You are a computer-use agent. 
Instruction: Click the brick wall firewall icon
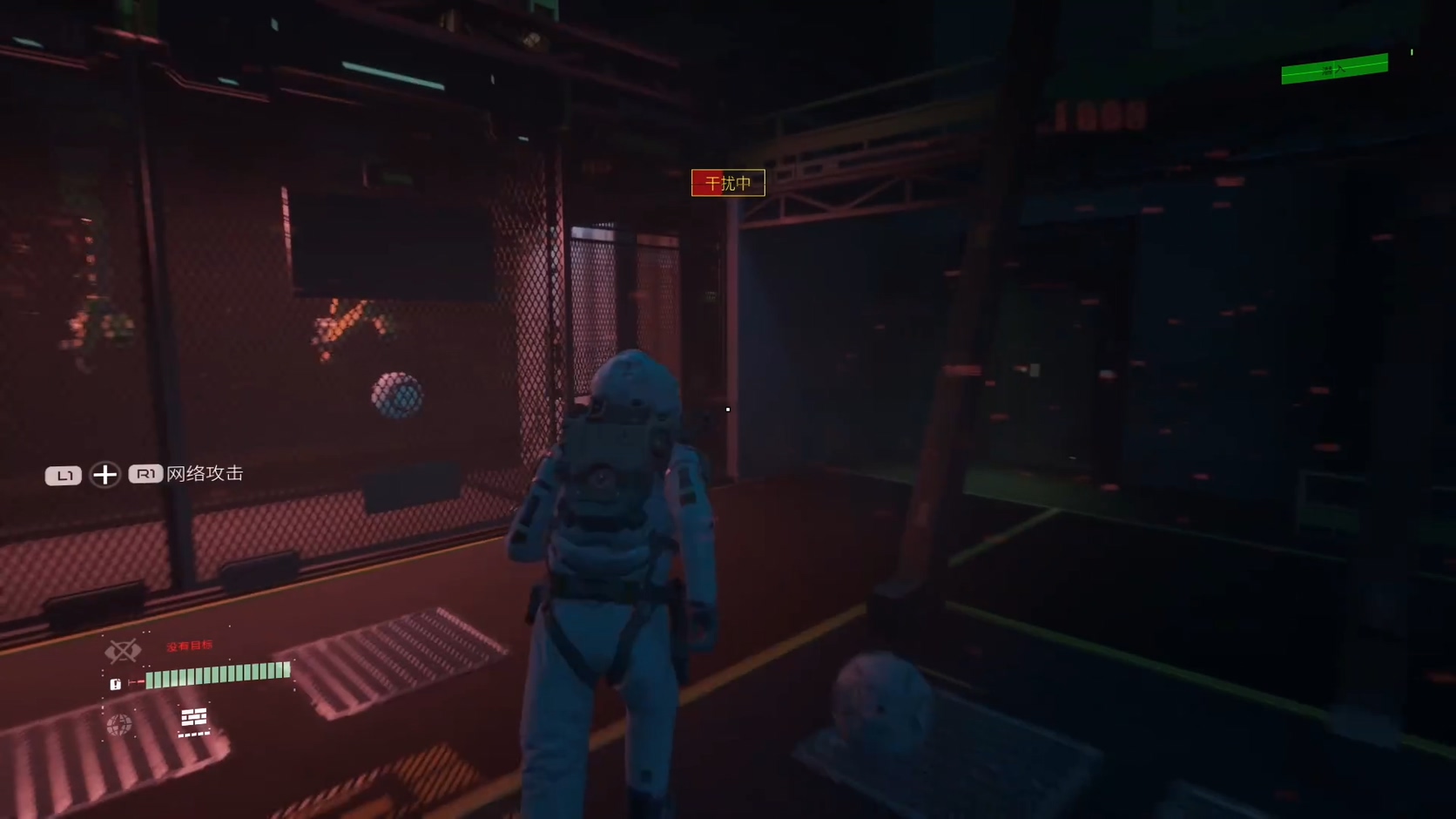pos(193,718)
